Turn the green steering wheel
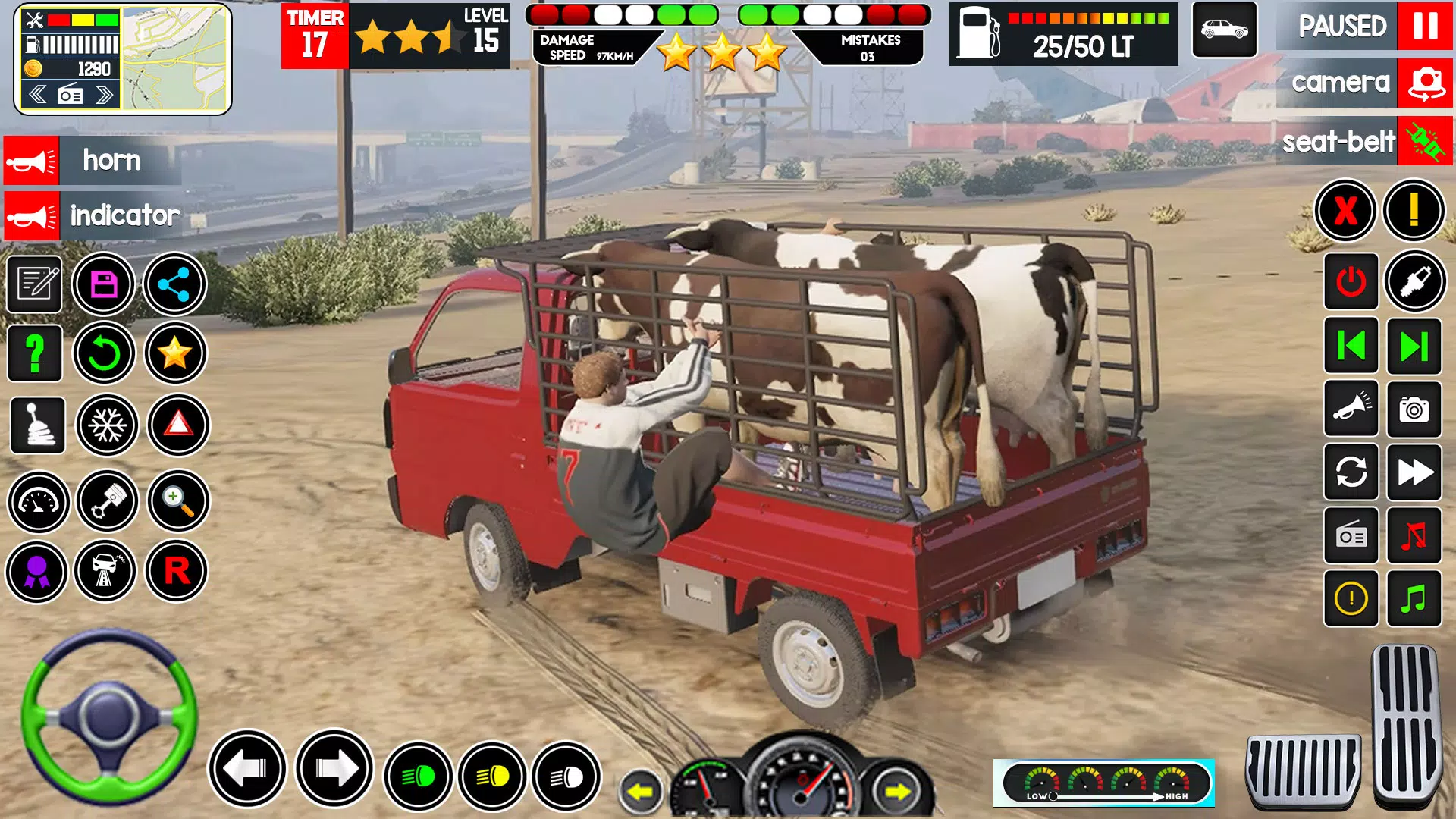 [106, 728]
